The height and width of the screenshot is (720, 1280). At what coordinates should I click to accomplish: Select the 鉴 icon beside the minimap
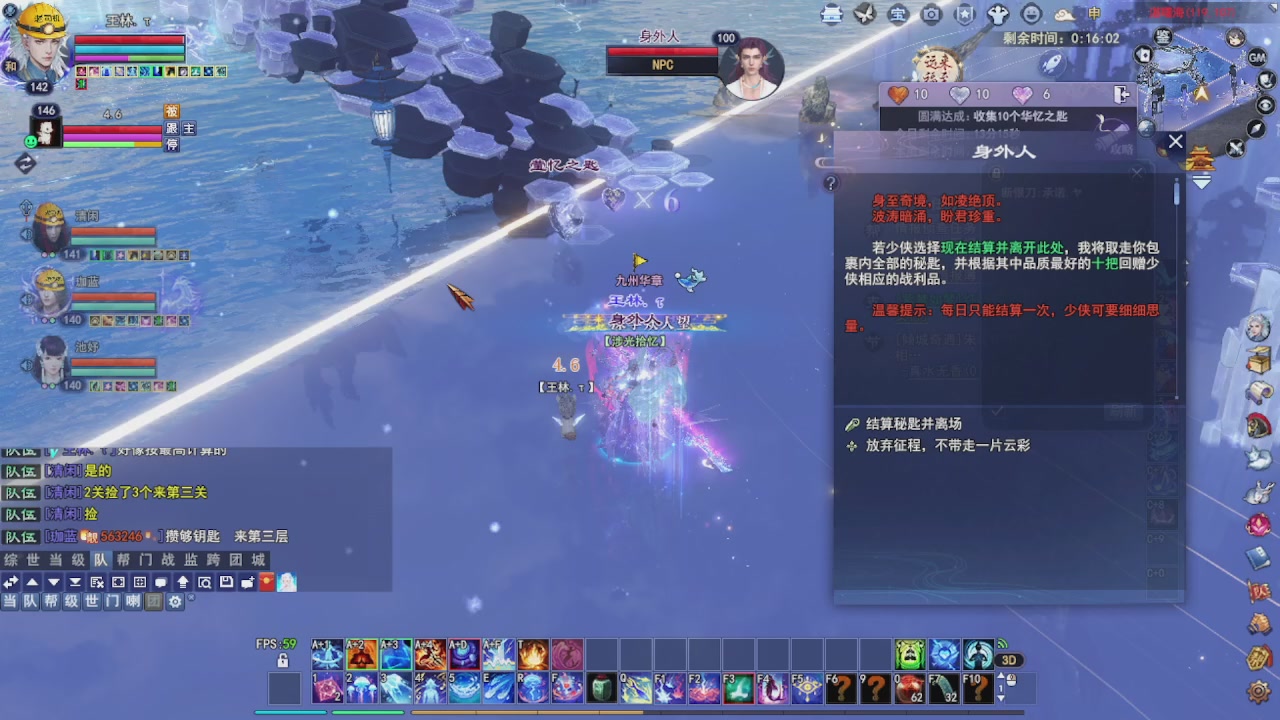pyautogui.click(x=1162, y=37)
